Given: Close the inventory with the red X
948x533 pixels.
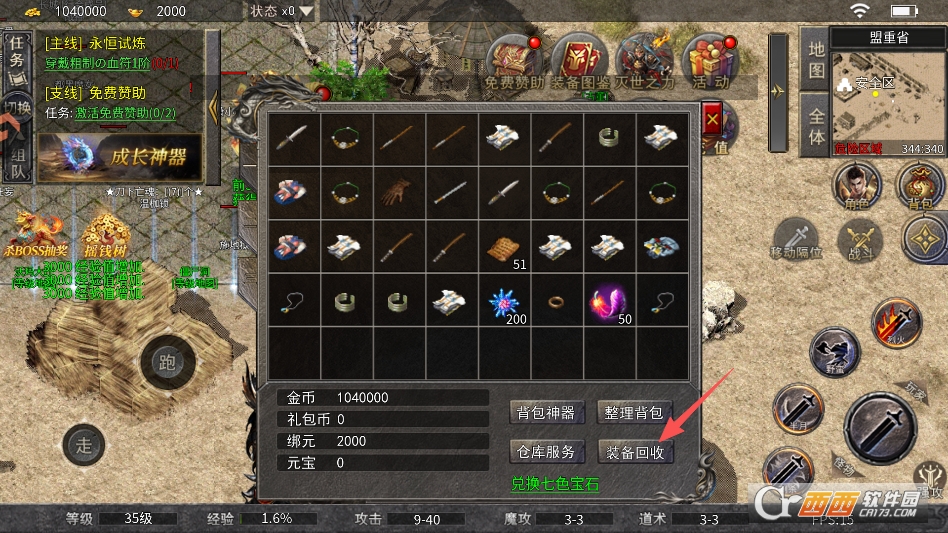Looking at the screenshot, I should coord(712,120).
